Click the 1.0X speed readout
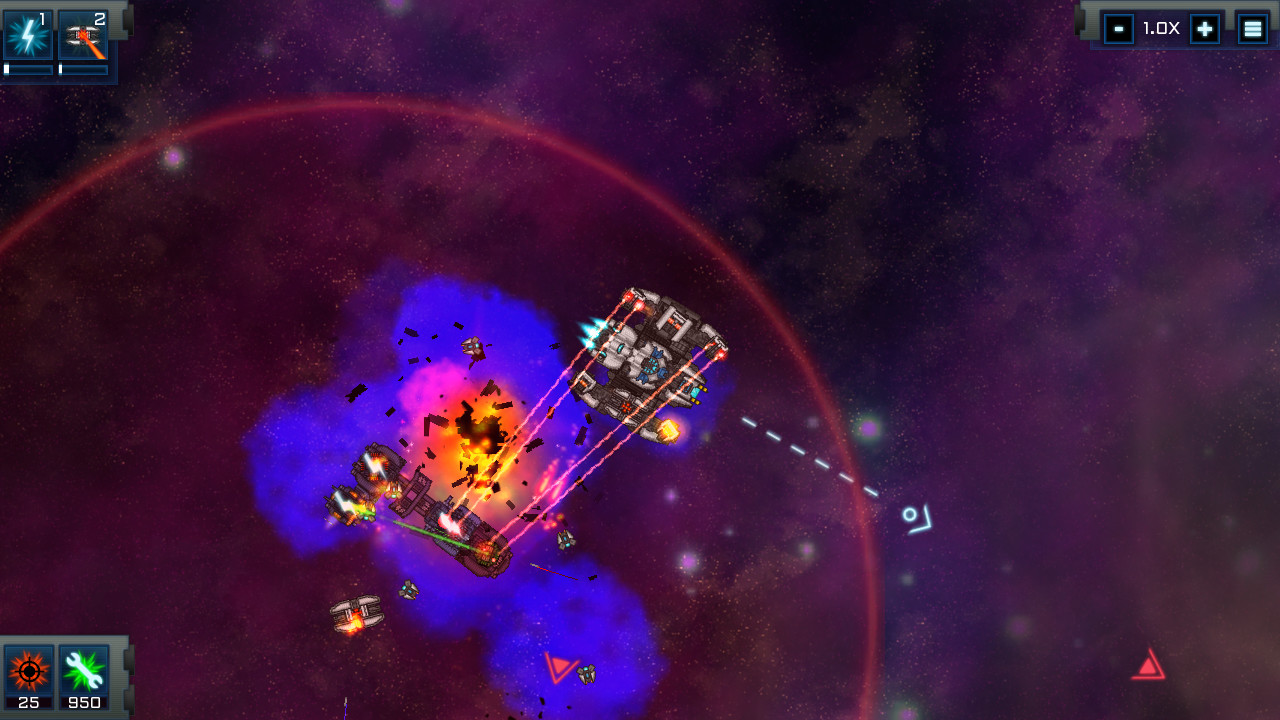The height and width of the screenshot is (720, 1280). (x=1161, y=28)
